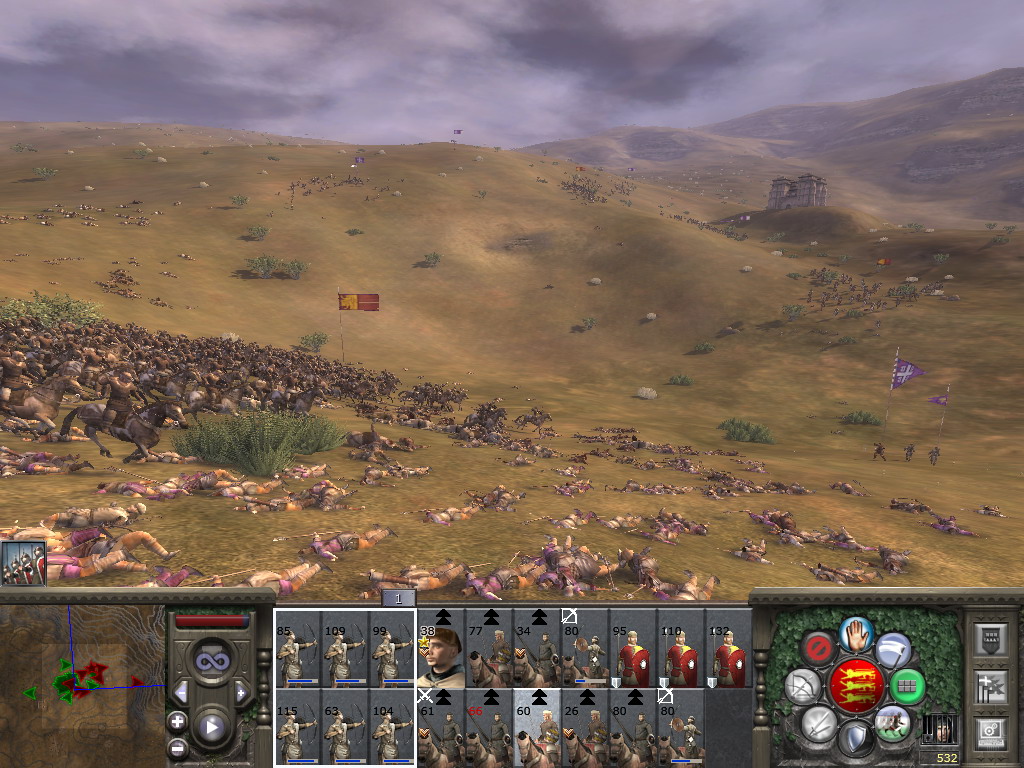Toggle fire at will bow icon

(x=803, y=686)
